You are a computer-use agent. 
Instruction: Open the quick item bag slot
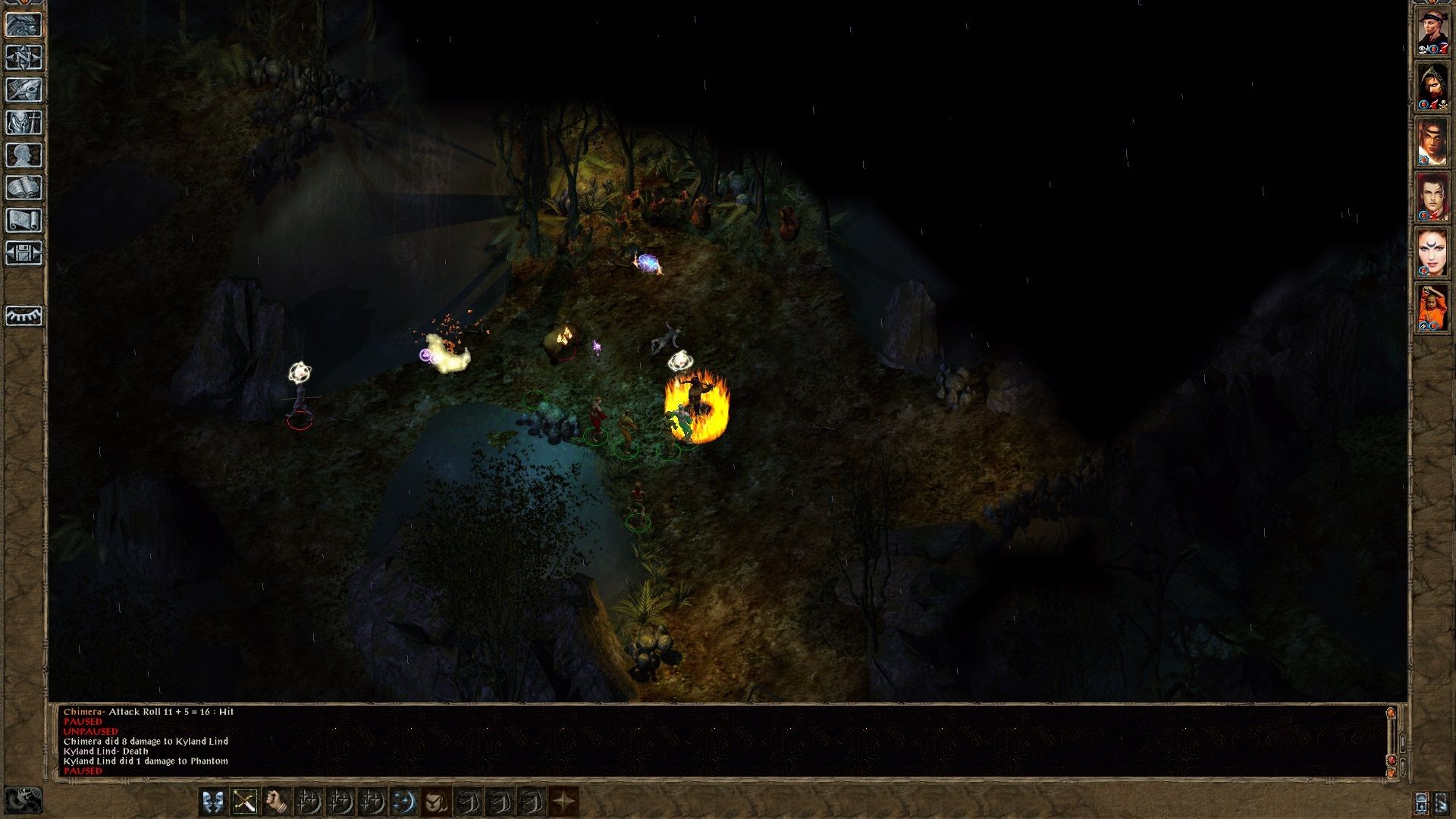pos(435,802)
